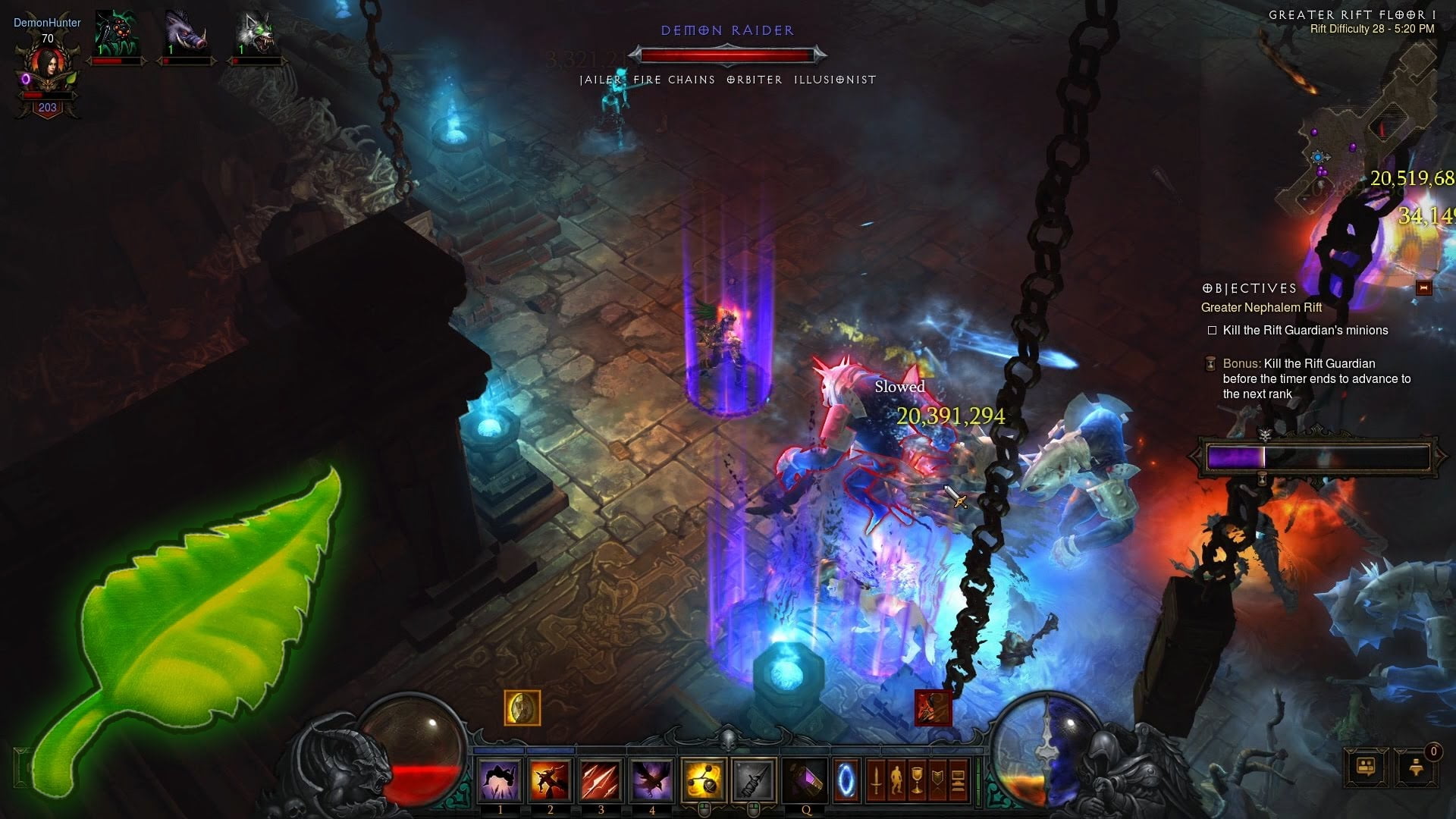The width and height of the screenshot is (1456, 819).
Task: Select the yellow Bolas primary skill
Action: coord(703,780)
